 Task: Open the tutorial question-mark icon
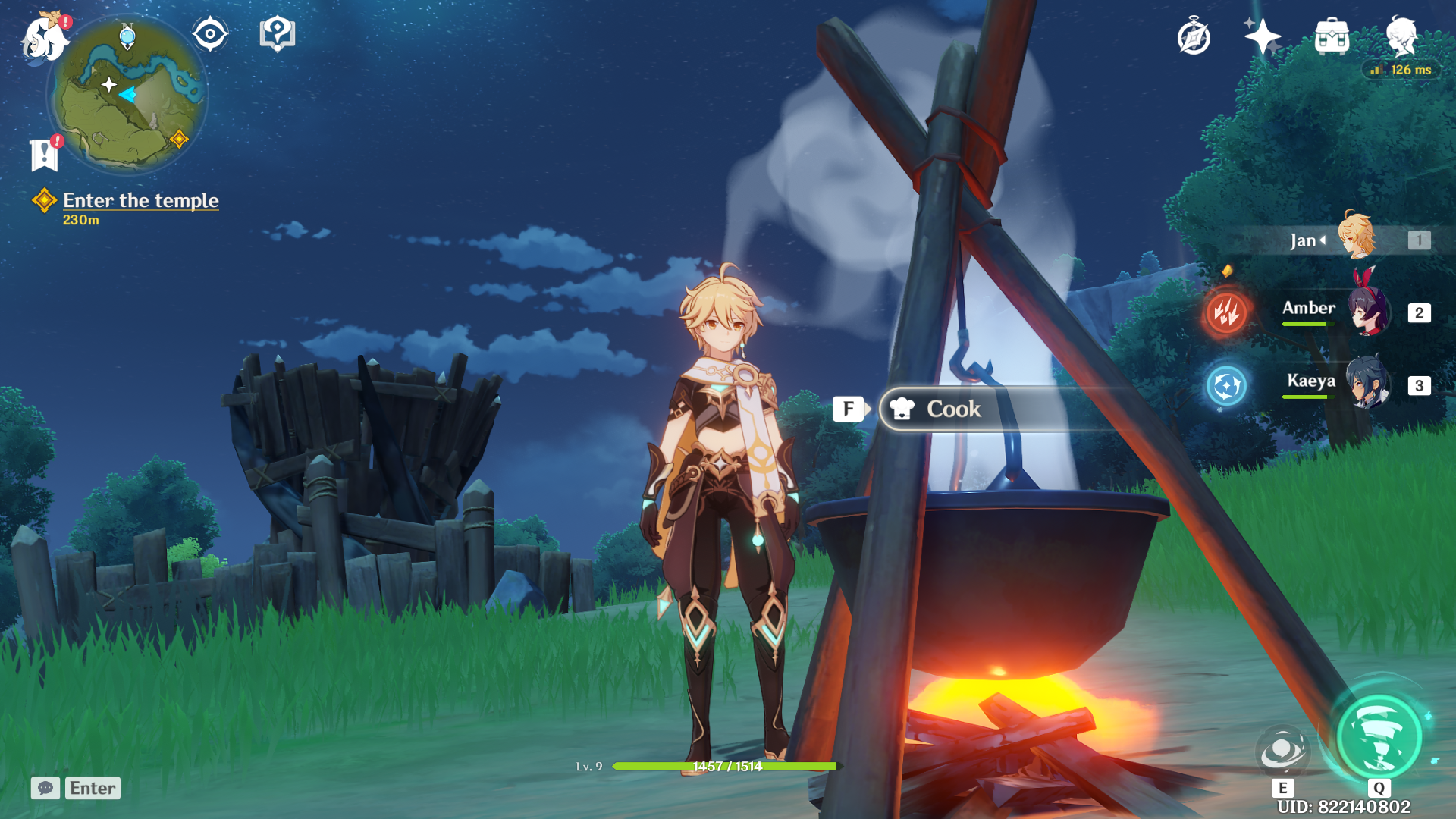coord(277,34)
